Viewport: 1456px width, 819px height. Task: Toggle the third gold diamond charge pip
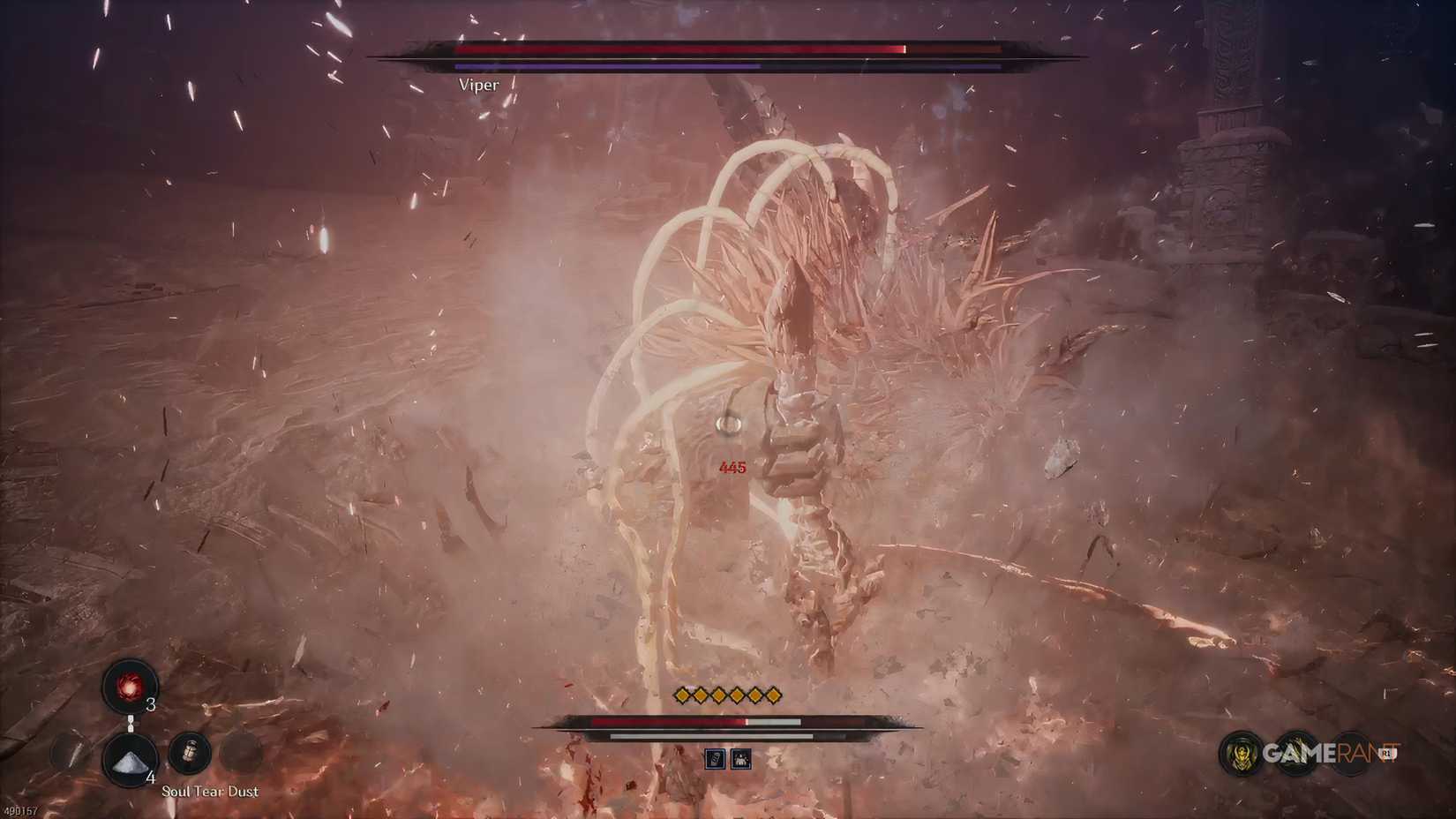[x=718, y=695]
